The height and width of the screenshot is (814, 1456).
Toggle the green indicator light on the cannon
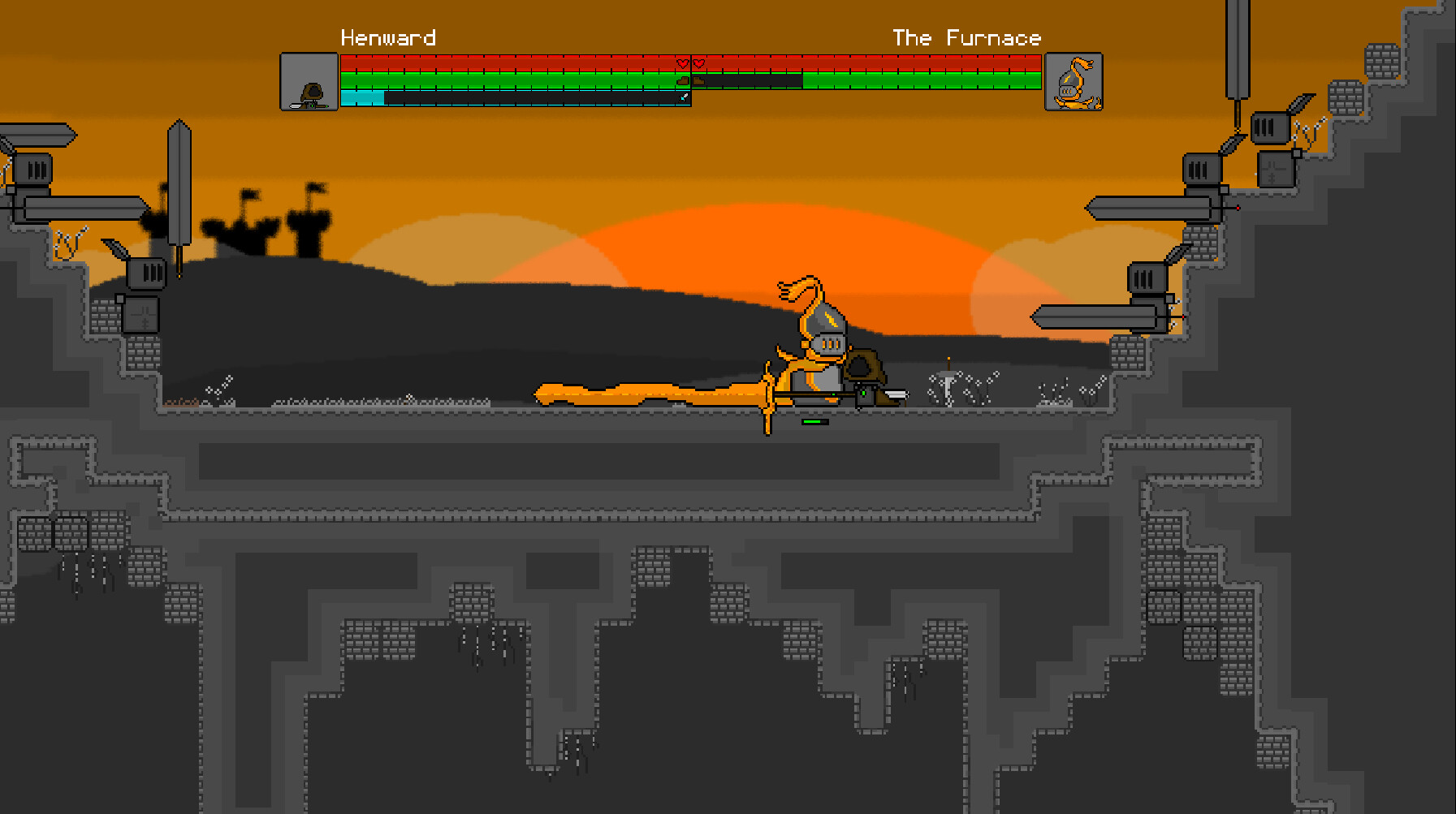click(x=863, y=394)
